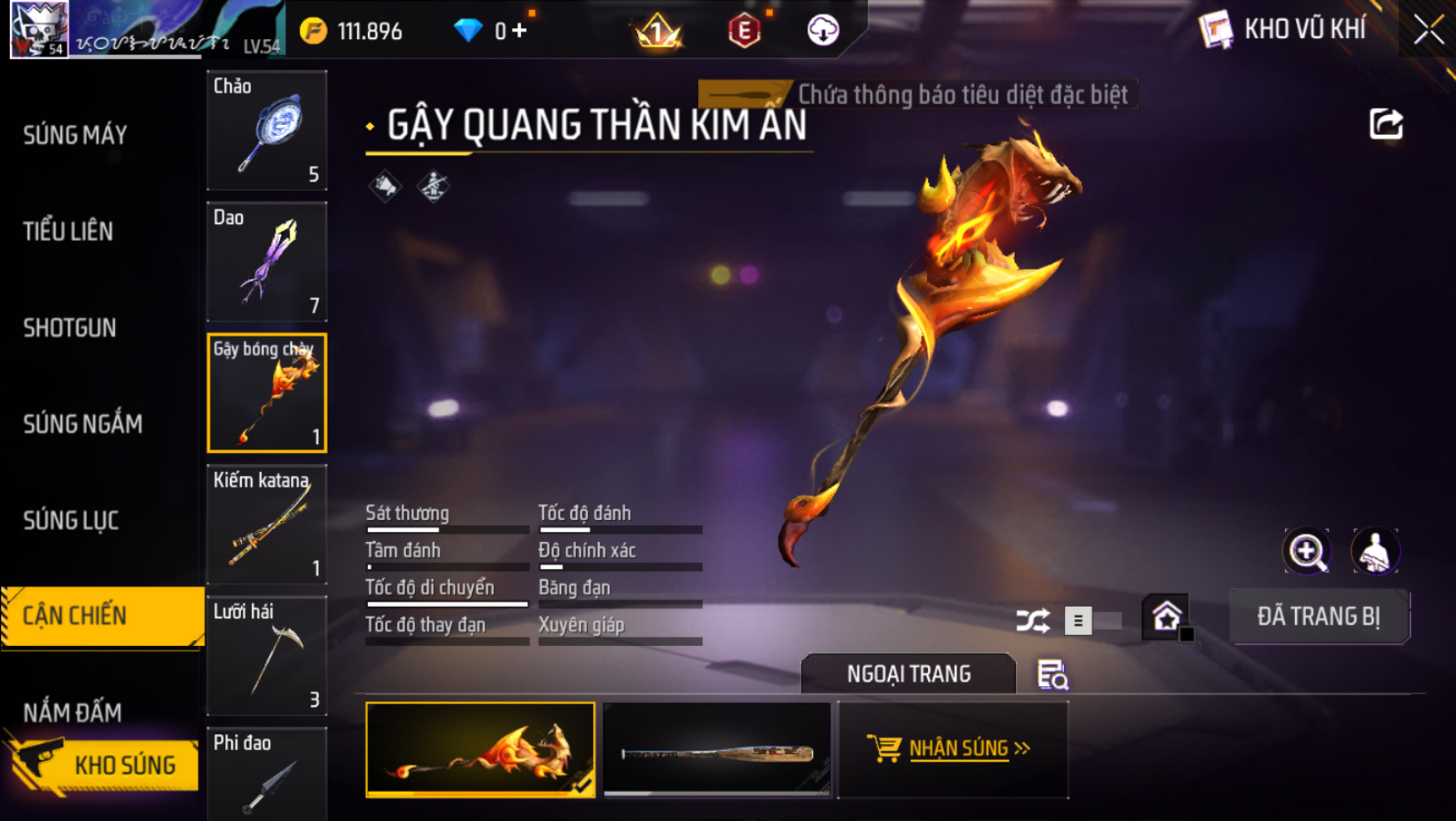Switch to the SÚNG MÁY category

pyautogui.click(x=75, y=135)
